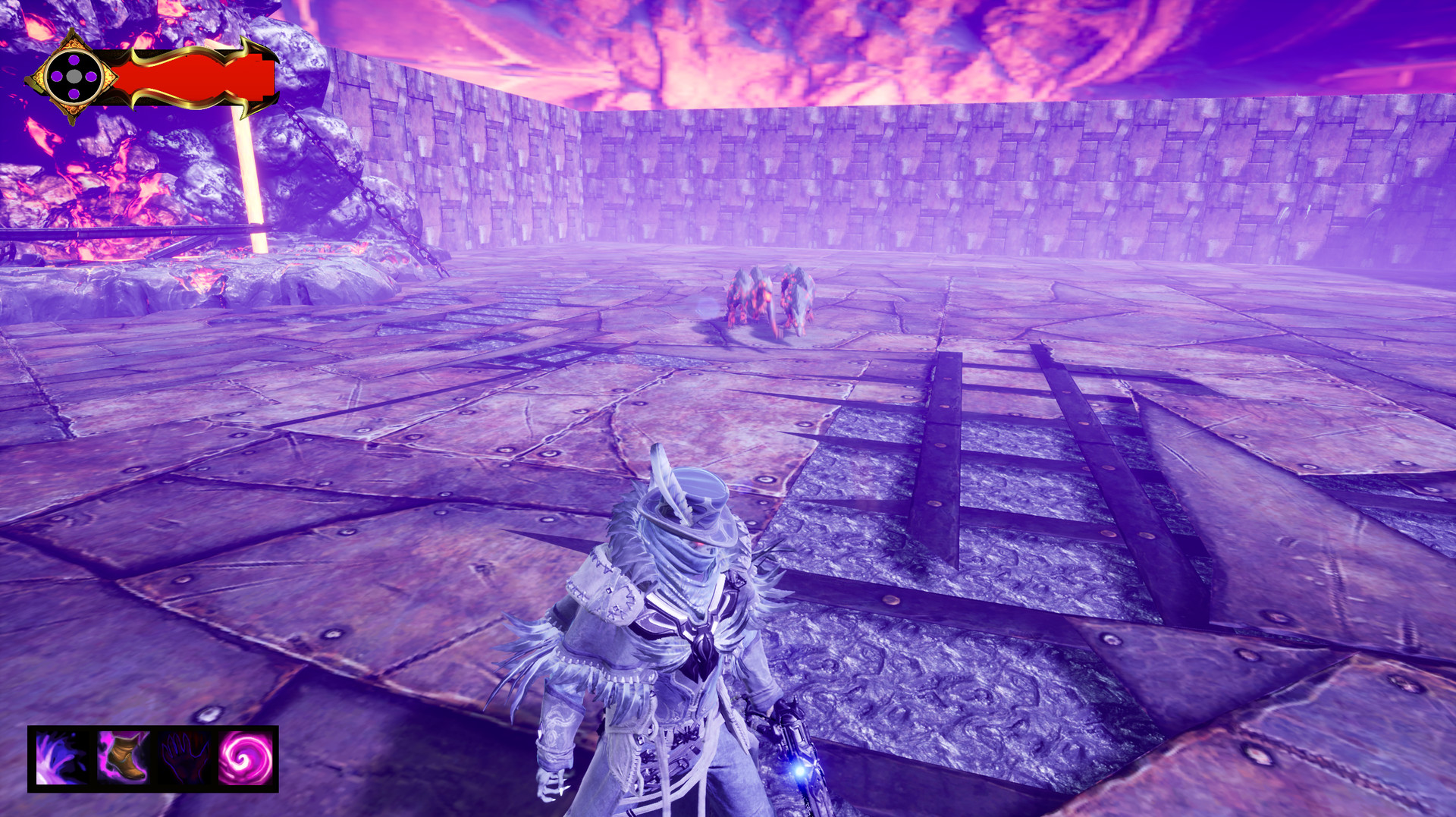This screenshot has height=817, width=1456.
Task: Click the gray center dot of the rune emblem
Action: 74,76
